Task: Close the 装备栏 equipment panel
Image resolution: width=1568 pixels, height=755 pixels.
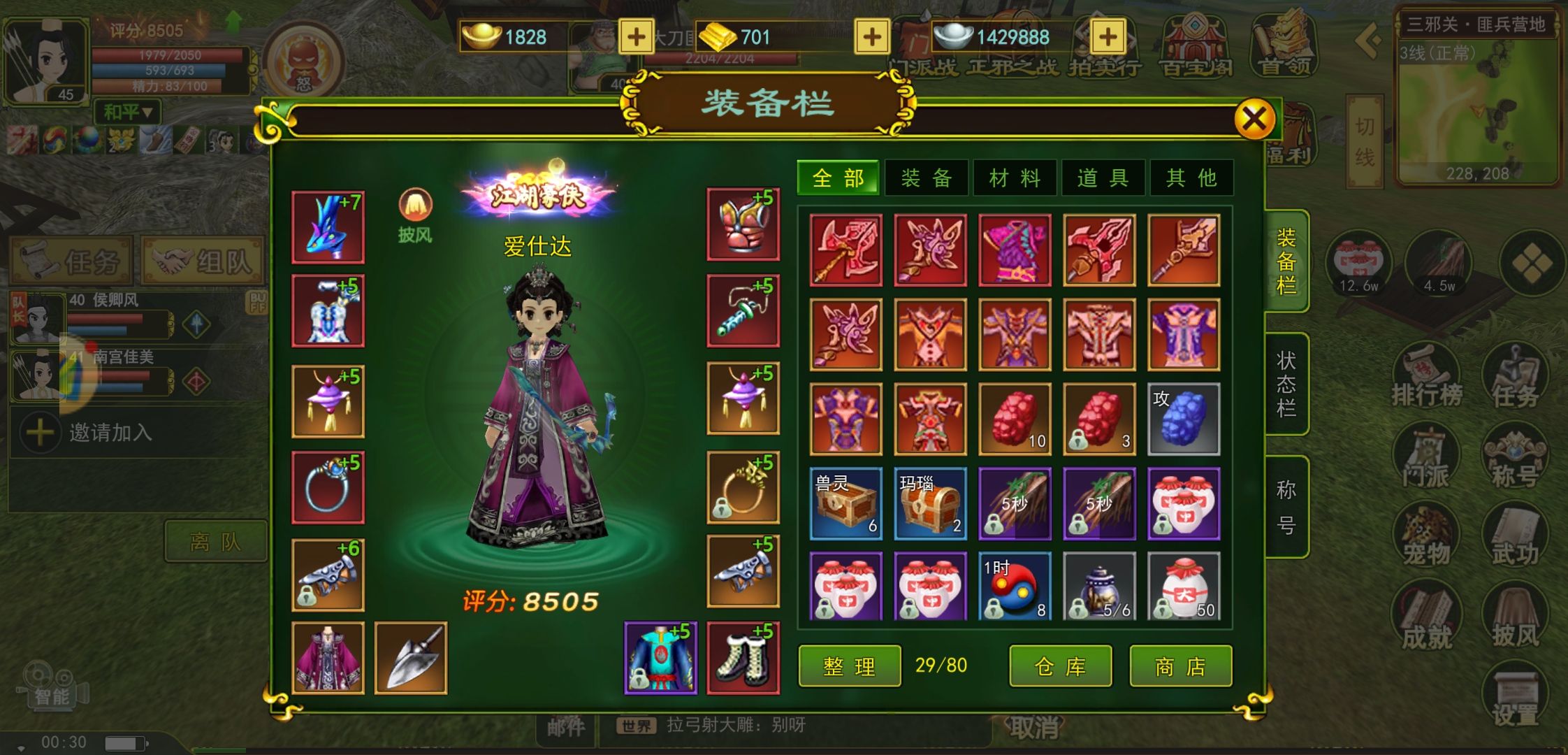Action: [x=1254, y=120]
